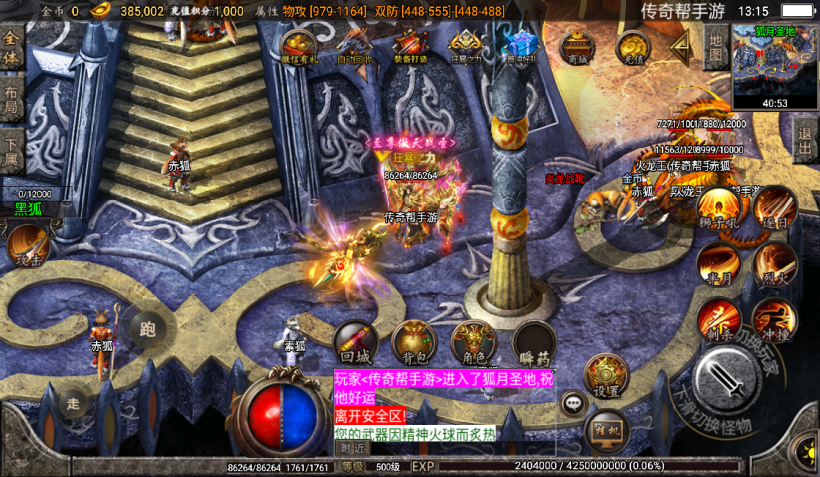Select the 全体 tab
The height and width of the screenshot is (477, 820).
(11, 48)
